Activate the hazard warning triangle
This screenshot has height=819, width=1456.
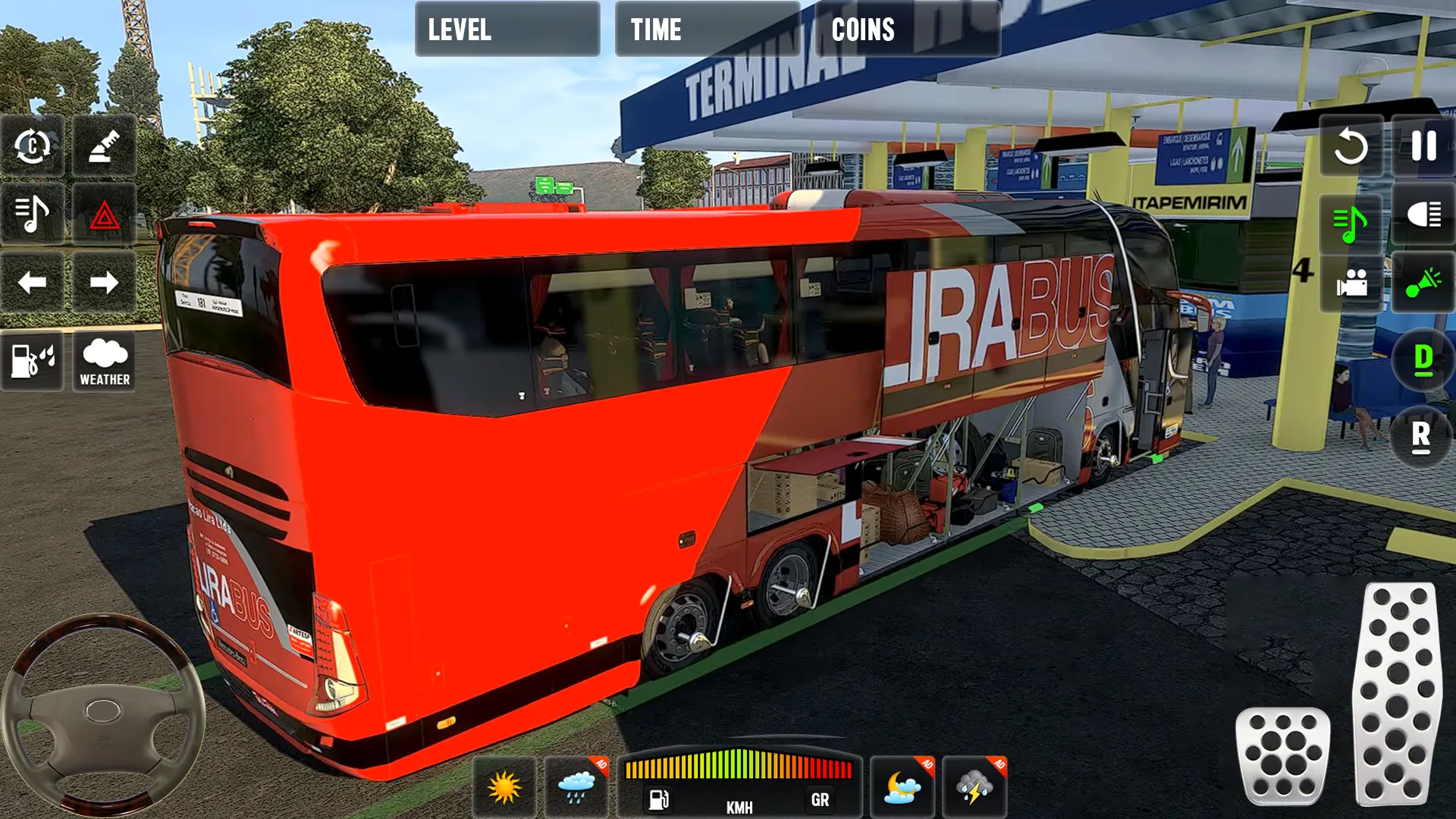click(106, 215)
